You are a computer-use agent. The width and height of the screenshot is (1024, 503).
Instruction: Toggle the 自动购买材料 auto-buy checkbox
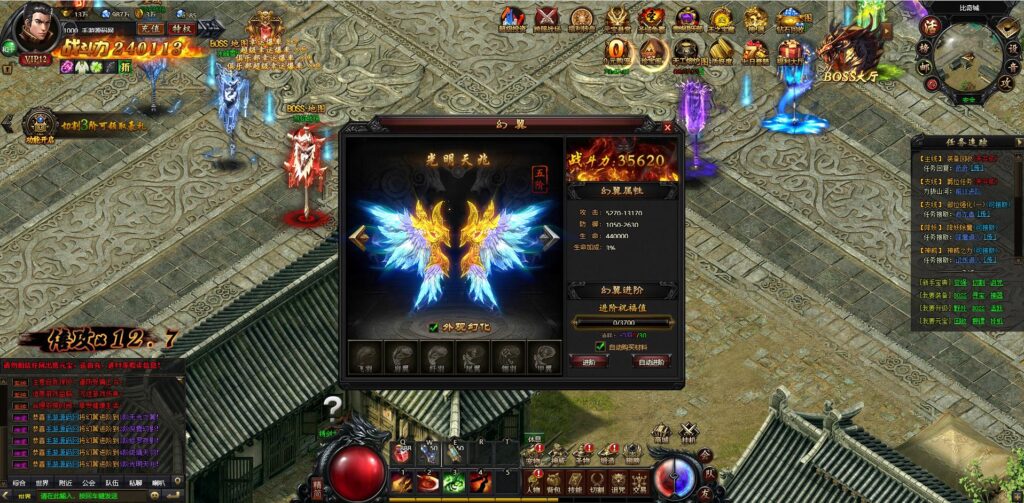[x=600, y=346]
